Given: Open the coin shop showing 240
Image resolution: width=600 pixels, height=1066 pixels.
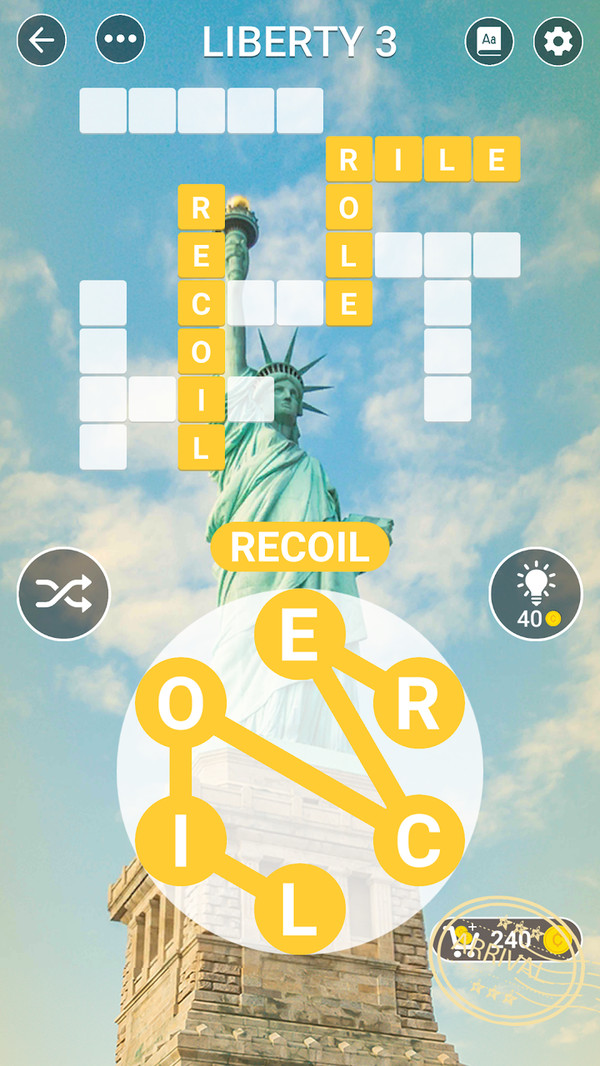Looking at the screenshot, I should tap(508, 940).
